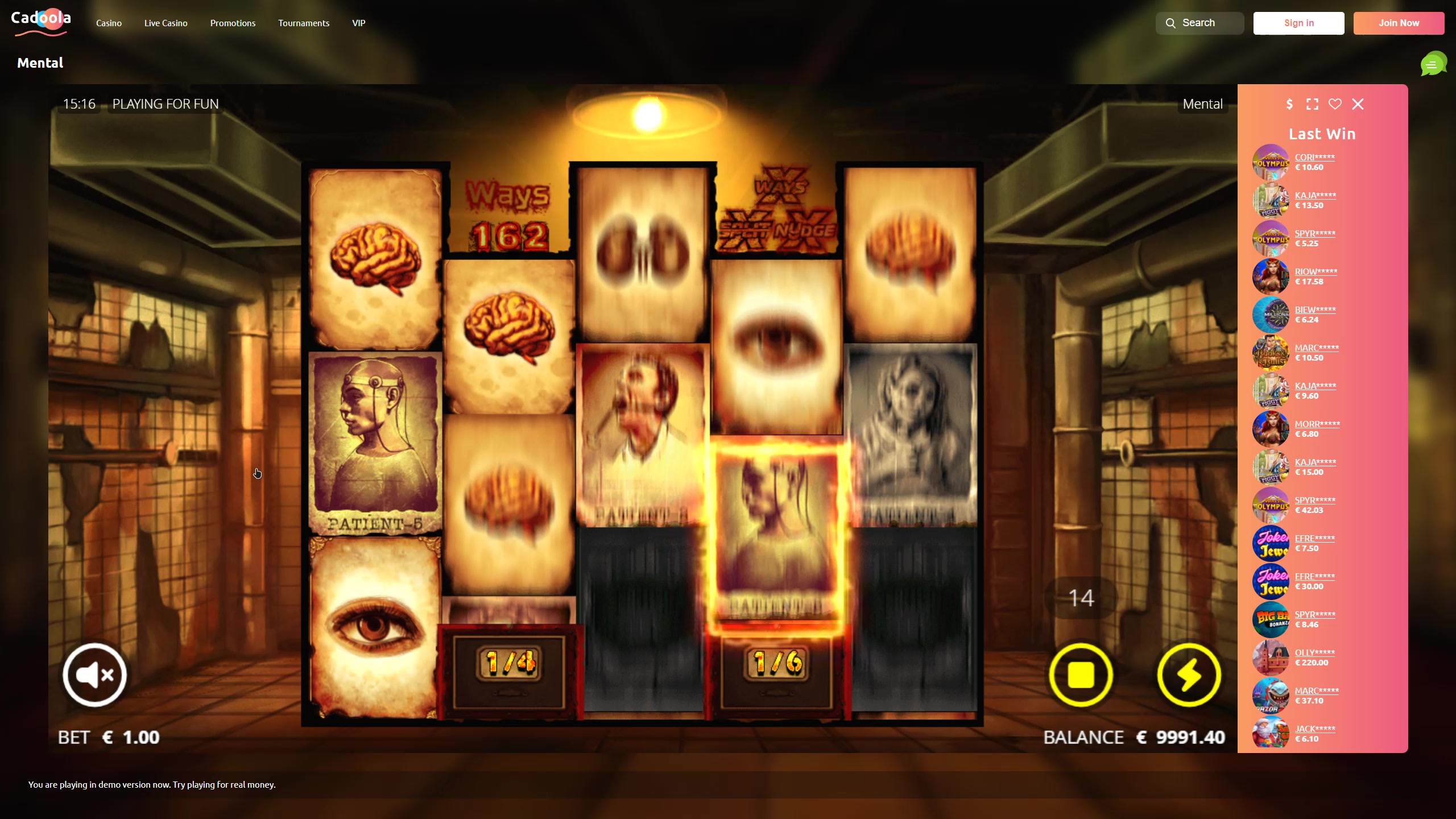Go to Live Casino
This screenshot has width=1456, height=819.
click(x=166, y=23)
